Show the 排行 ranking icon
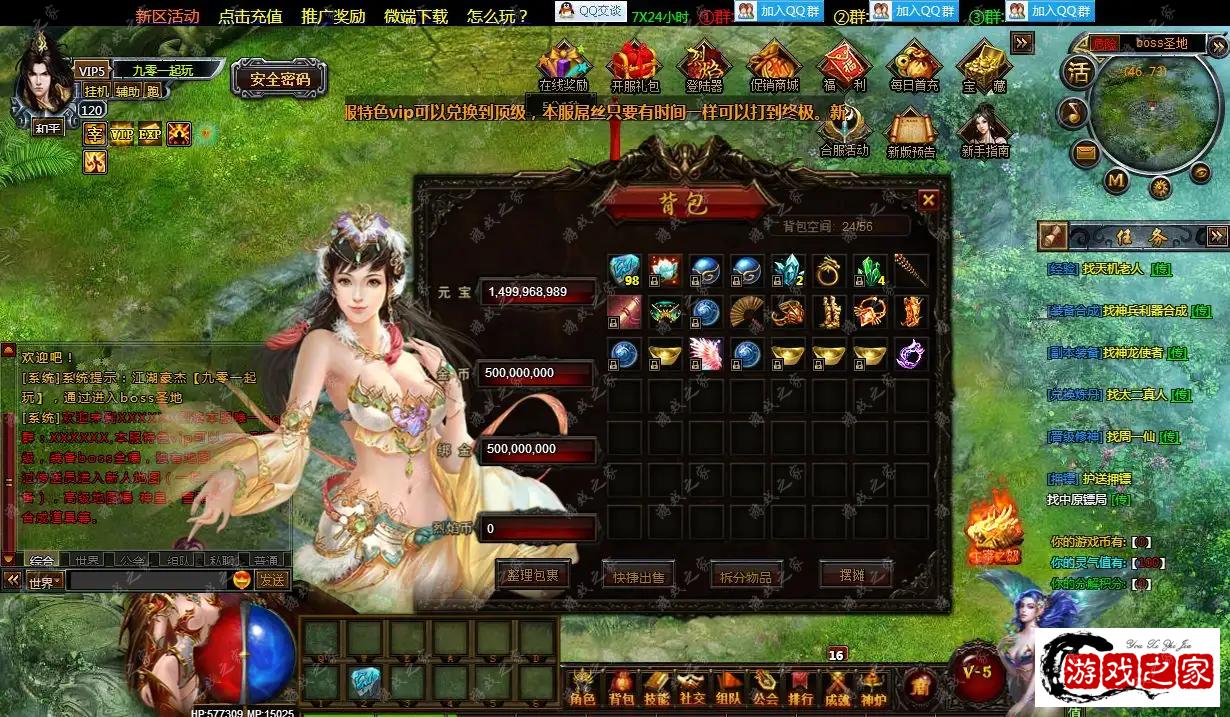 (801, 689)
